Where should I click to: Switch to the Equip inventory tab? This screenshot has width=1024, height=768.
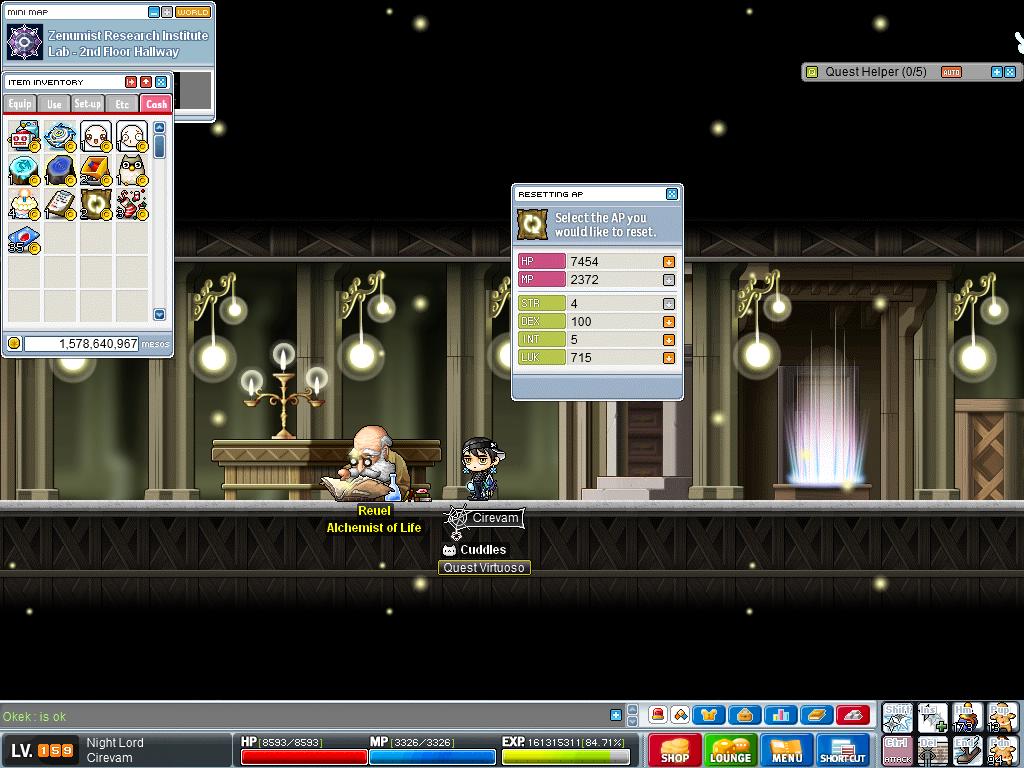click(x=20, y=104)
